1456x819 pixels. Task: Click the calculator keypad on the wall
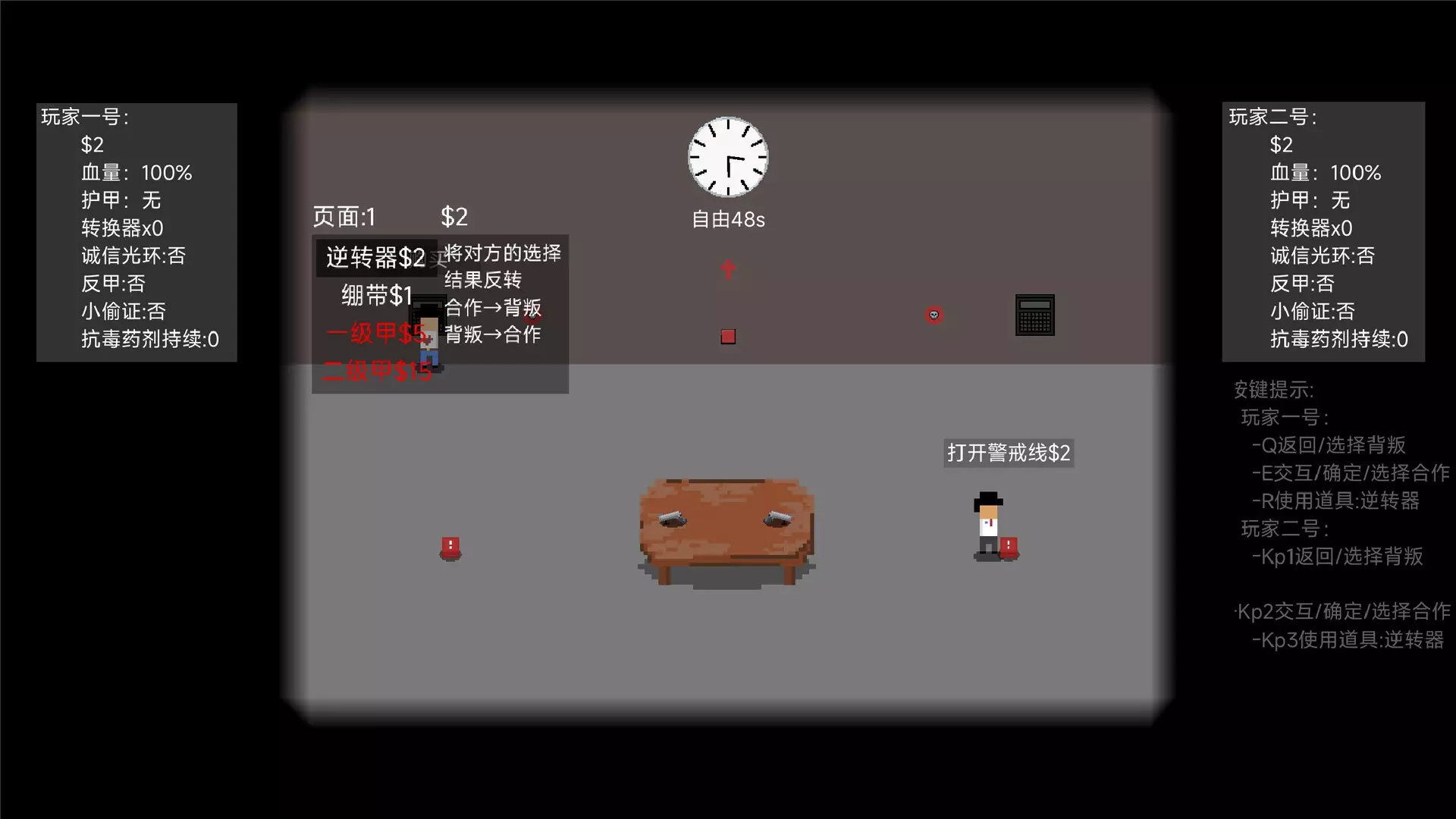click(1035, 315)
